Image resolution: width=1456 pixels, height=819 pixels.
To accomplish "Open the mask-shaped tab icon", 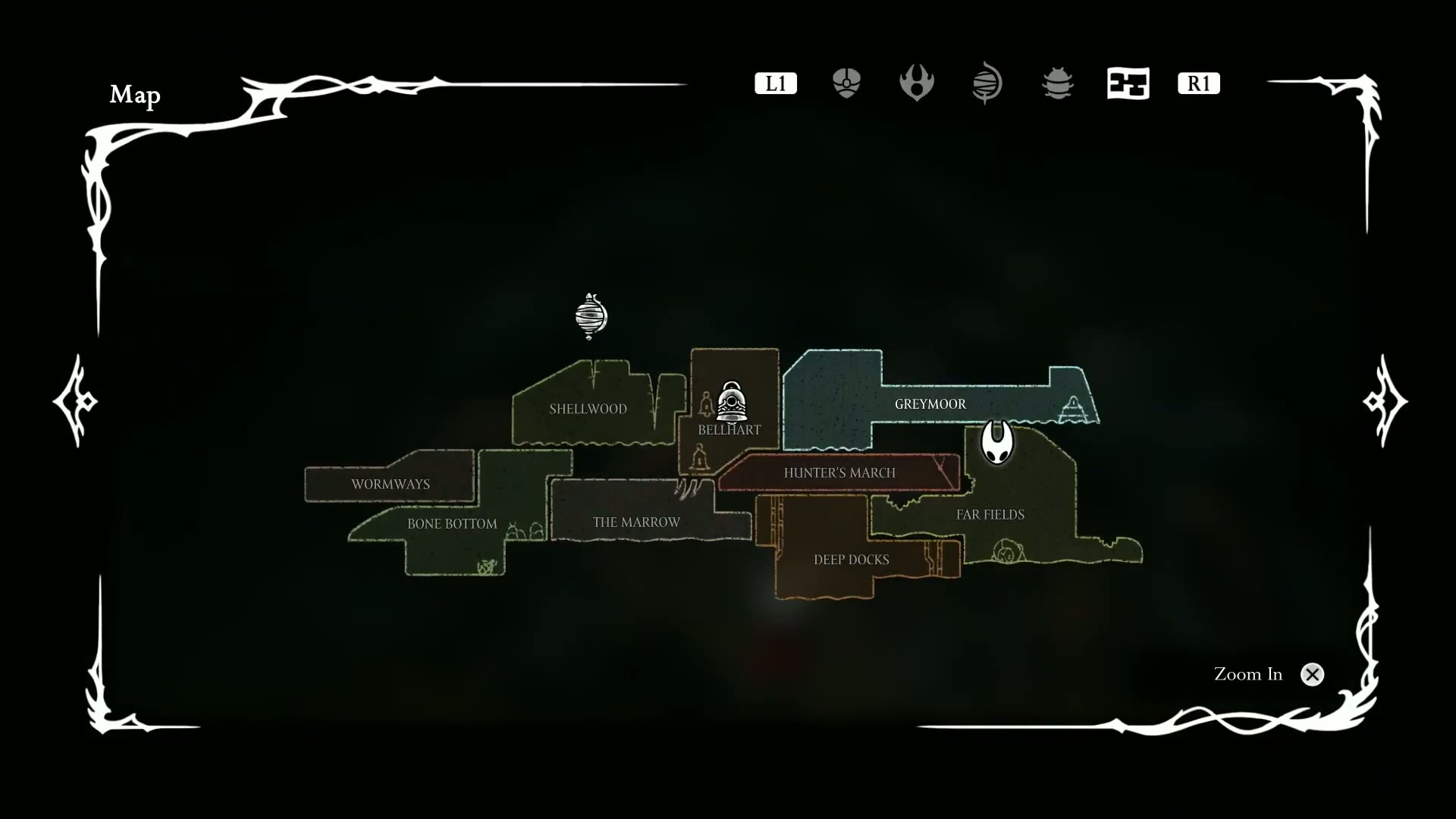I will [846, 83].
